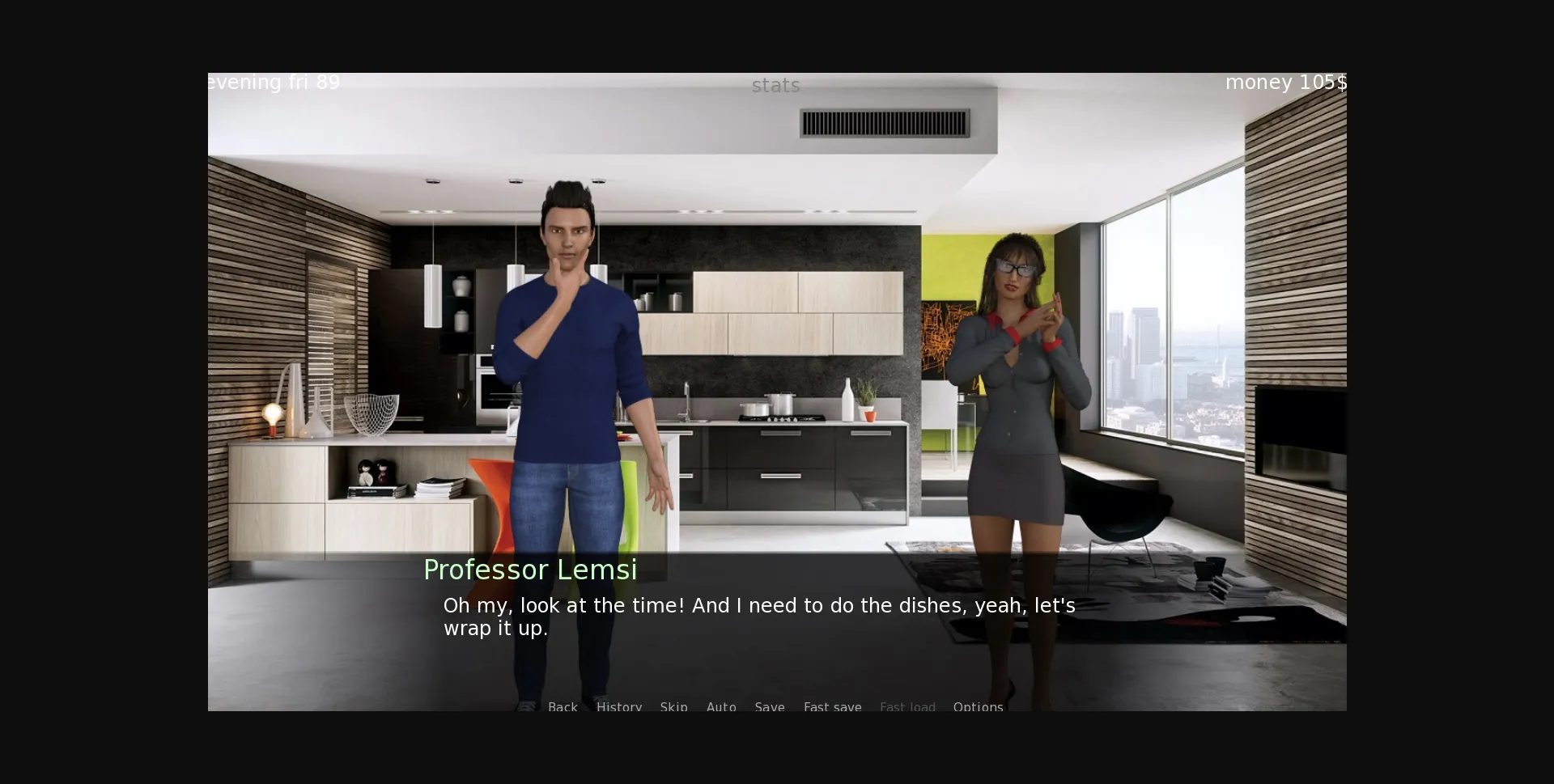Click the money 105$ display
The image size is (1554, 784).
1285,82
